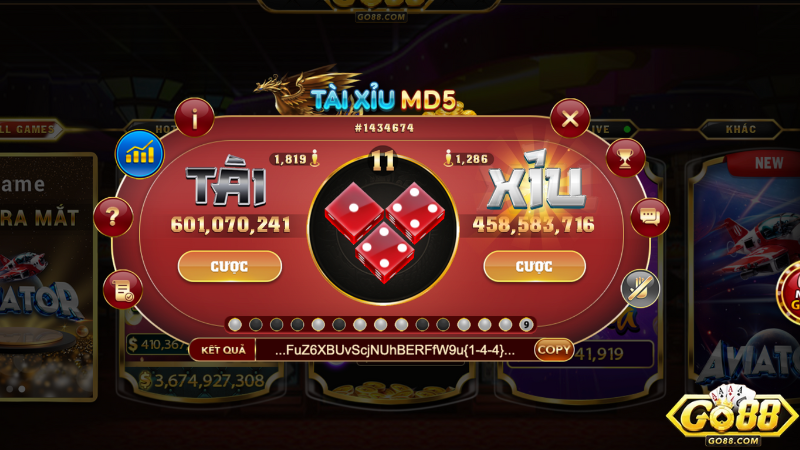Open the info button marked i

[194, 119]
